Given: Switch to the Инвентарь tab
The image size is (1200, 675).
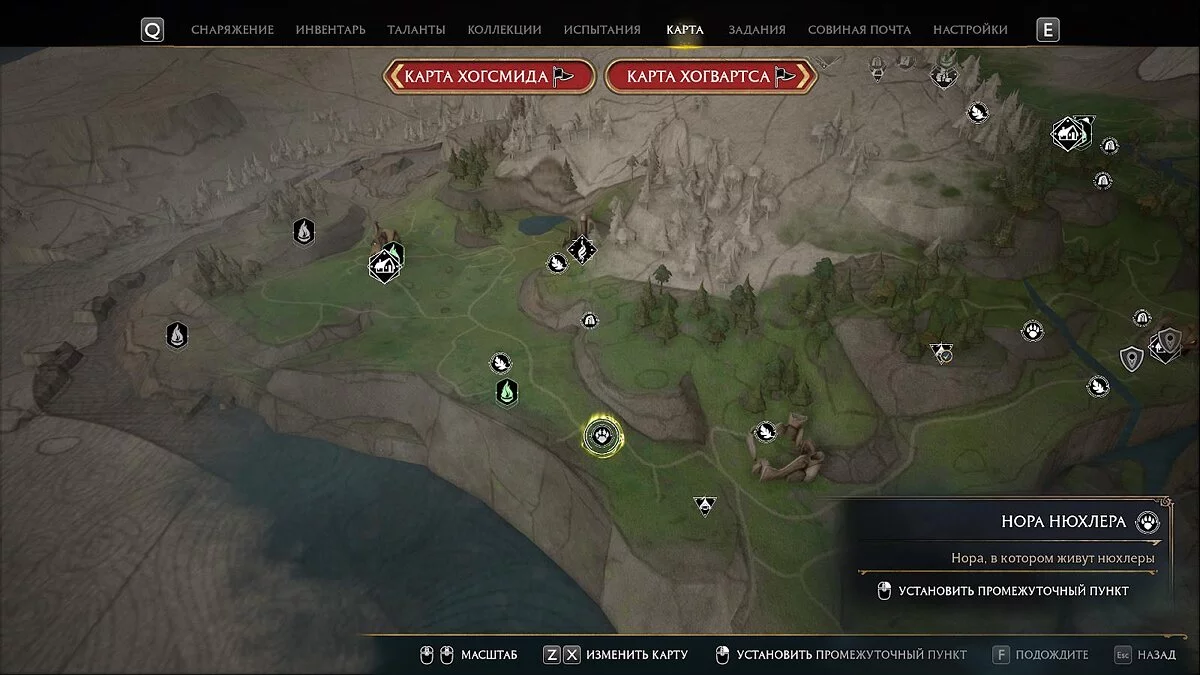Looking at the screenshot, I should [330, 30].
